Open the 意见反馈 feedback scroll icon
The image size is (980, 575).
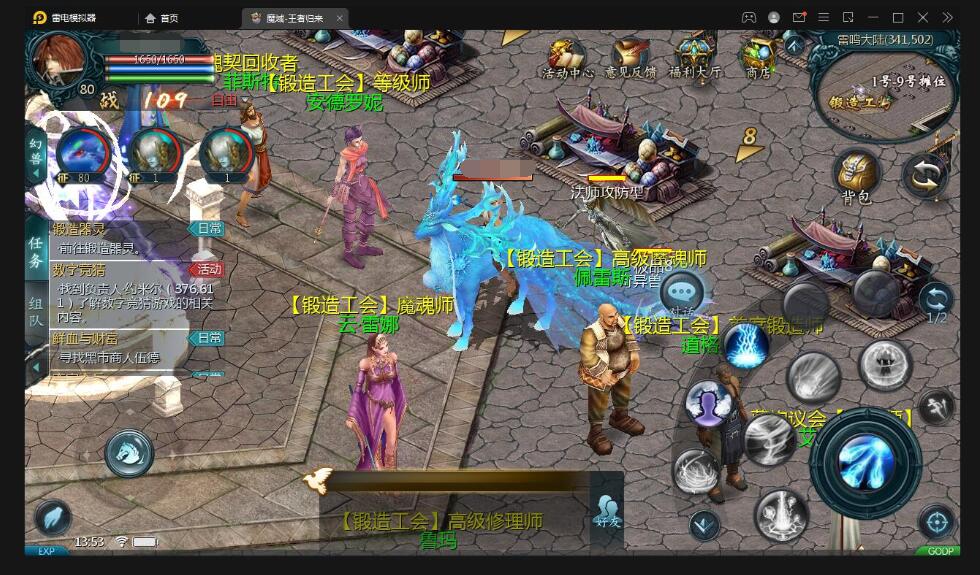pos(631,59)
